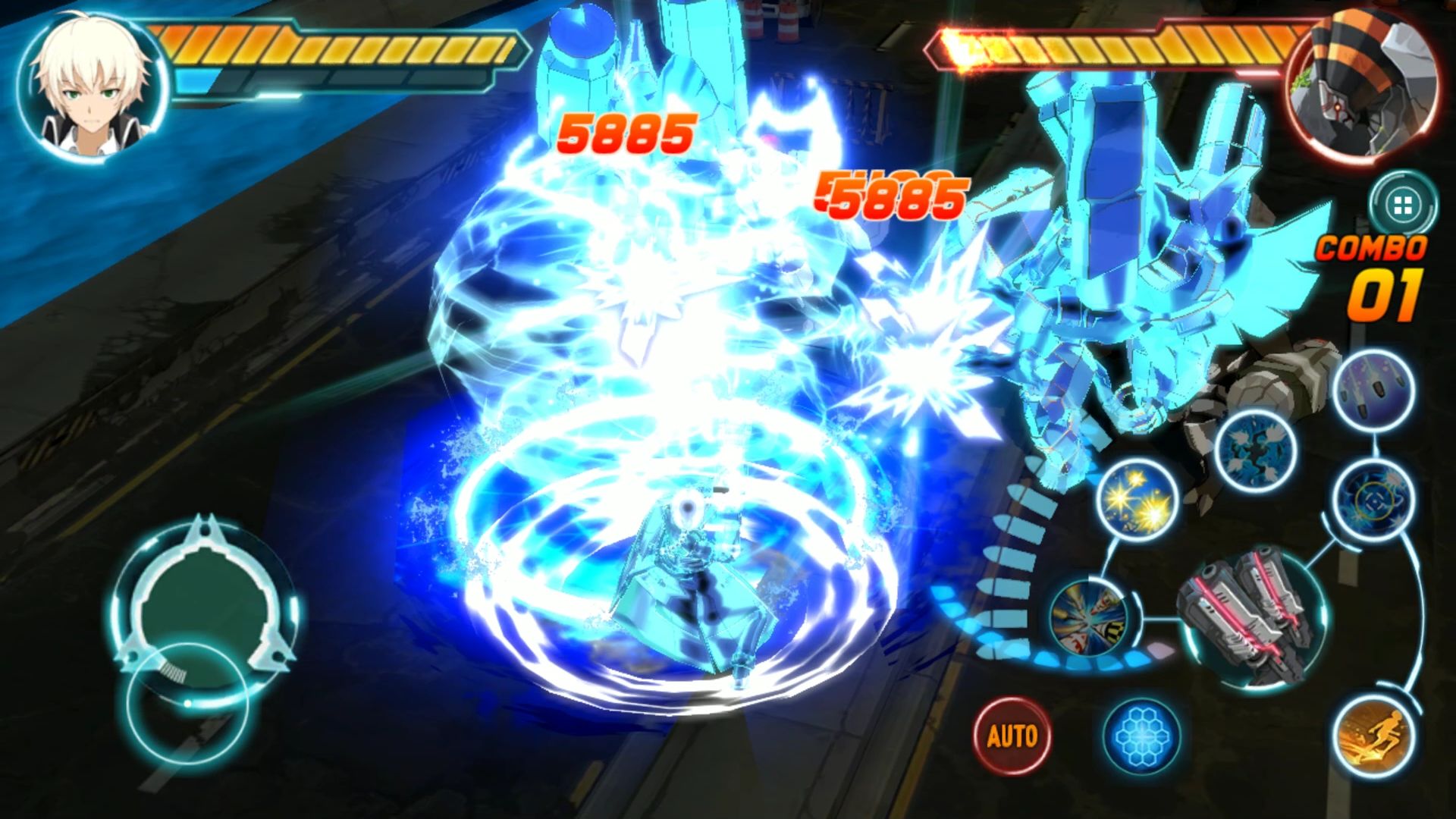
Task: Trigger the missile barrage skill
Action: tap(1373, 389)
